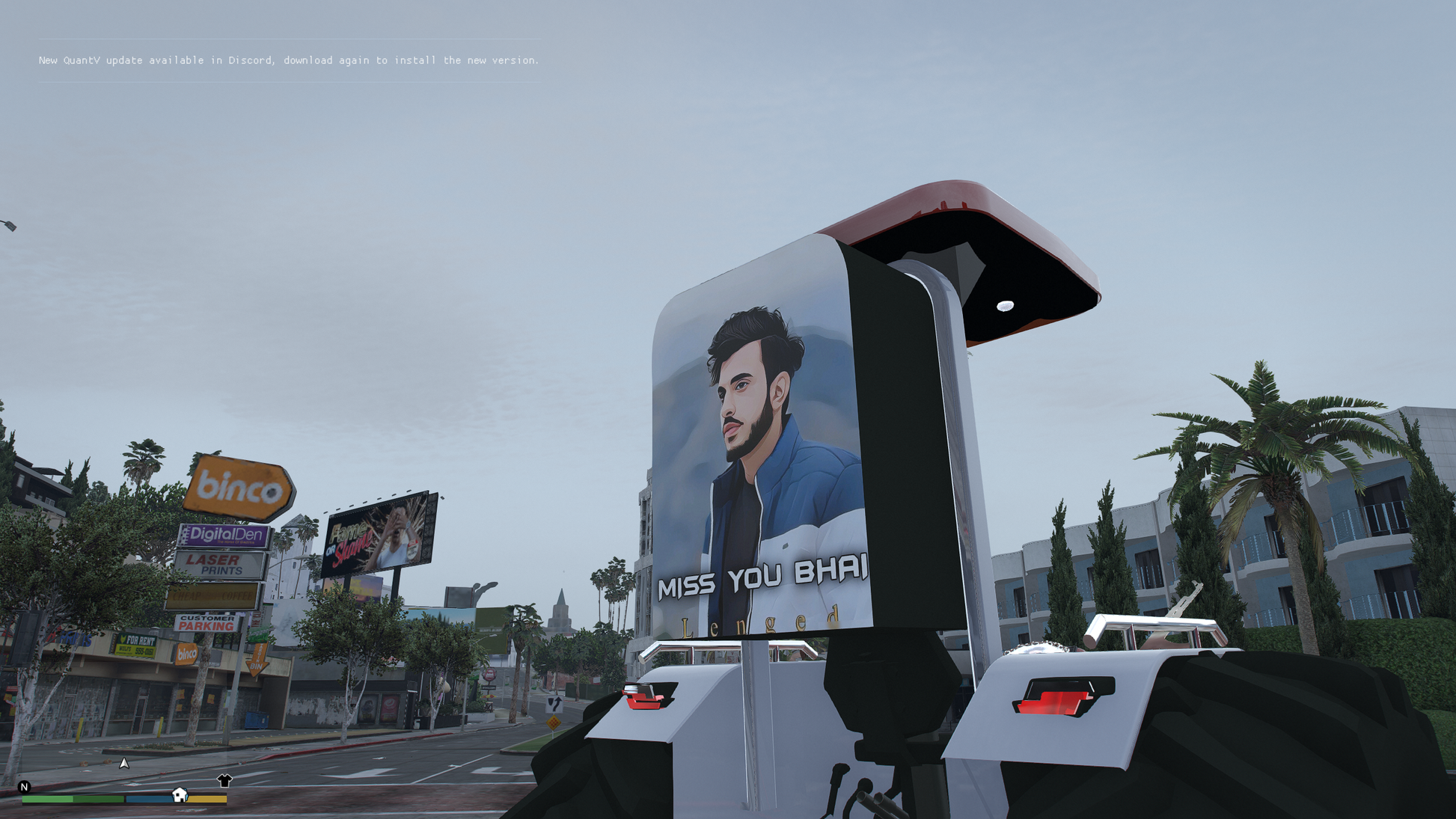1456x819 pixels.
Task: Choose the clothing store shirt marker
Action: coord(224,781)
